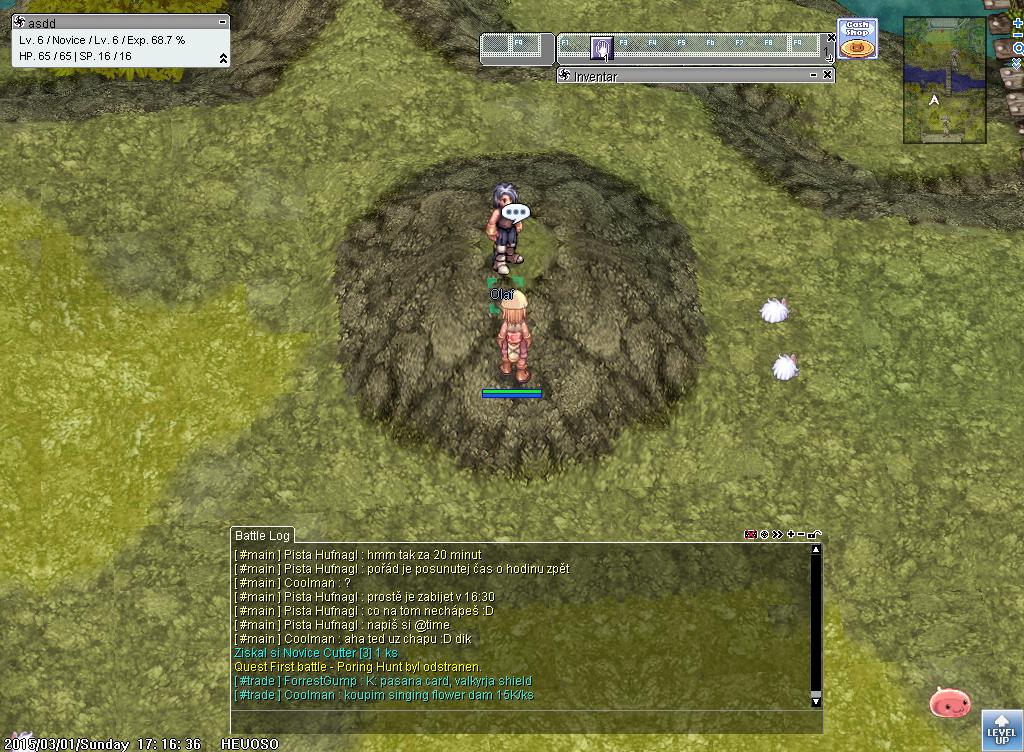Use the hand skill in hotkey bar
The width and height of the screenshot is (1024, 752).
601,46
